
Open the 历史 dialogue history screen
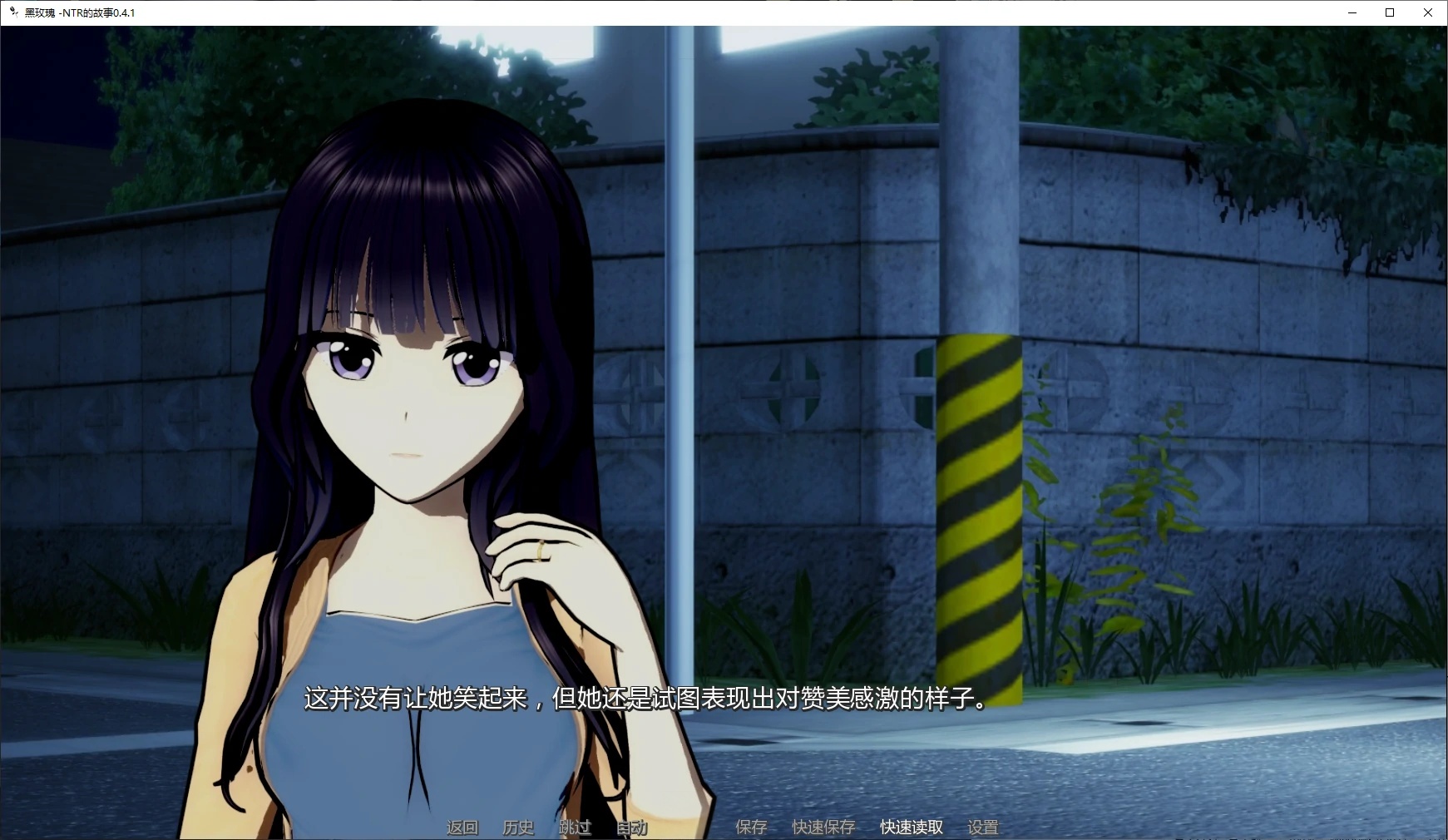[x=517, y=828]
